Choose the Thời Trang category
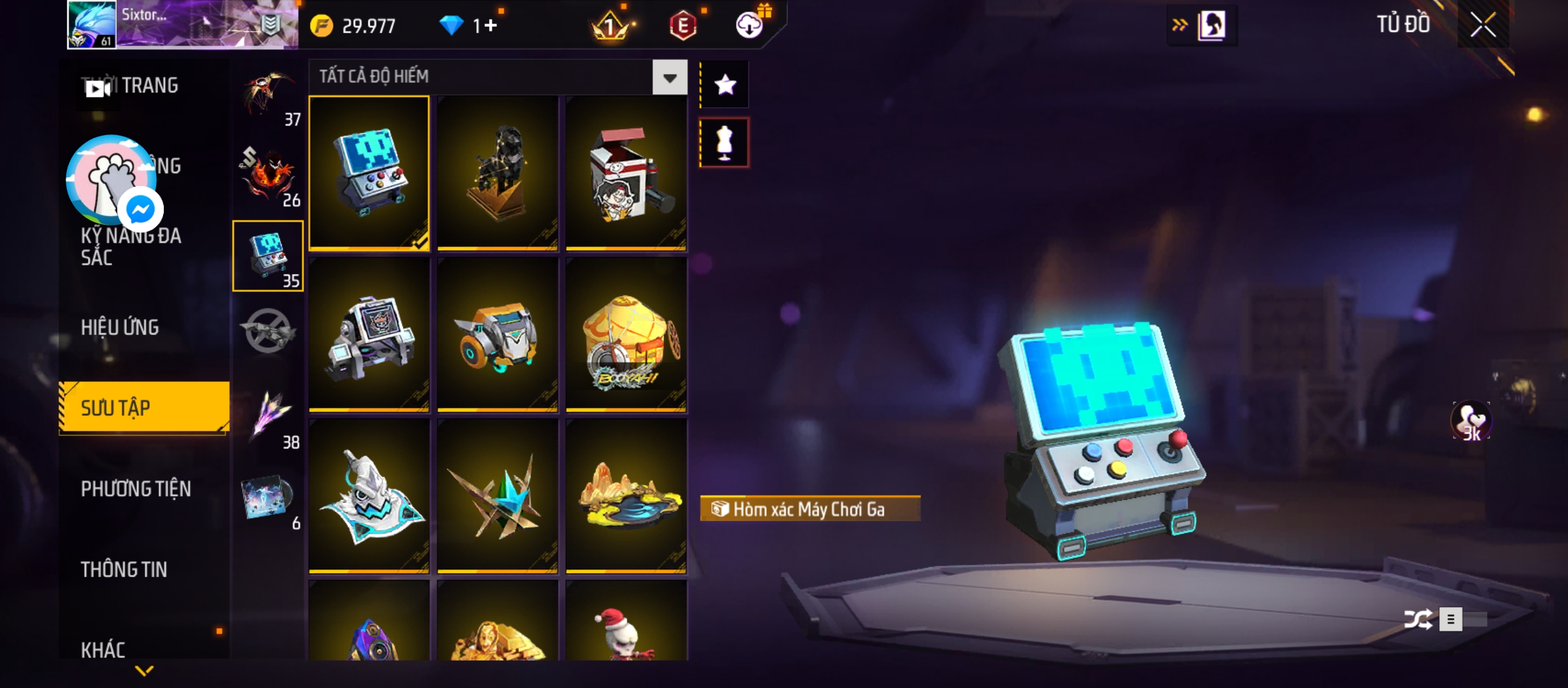The height and width of the screenshot is (688, 1568). [x=149, y=85]
